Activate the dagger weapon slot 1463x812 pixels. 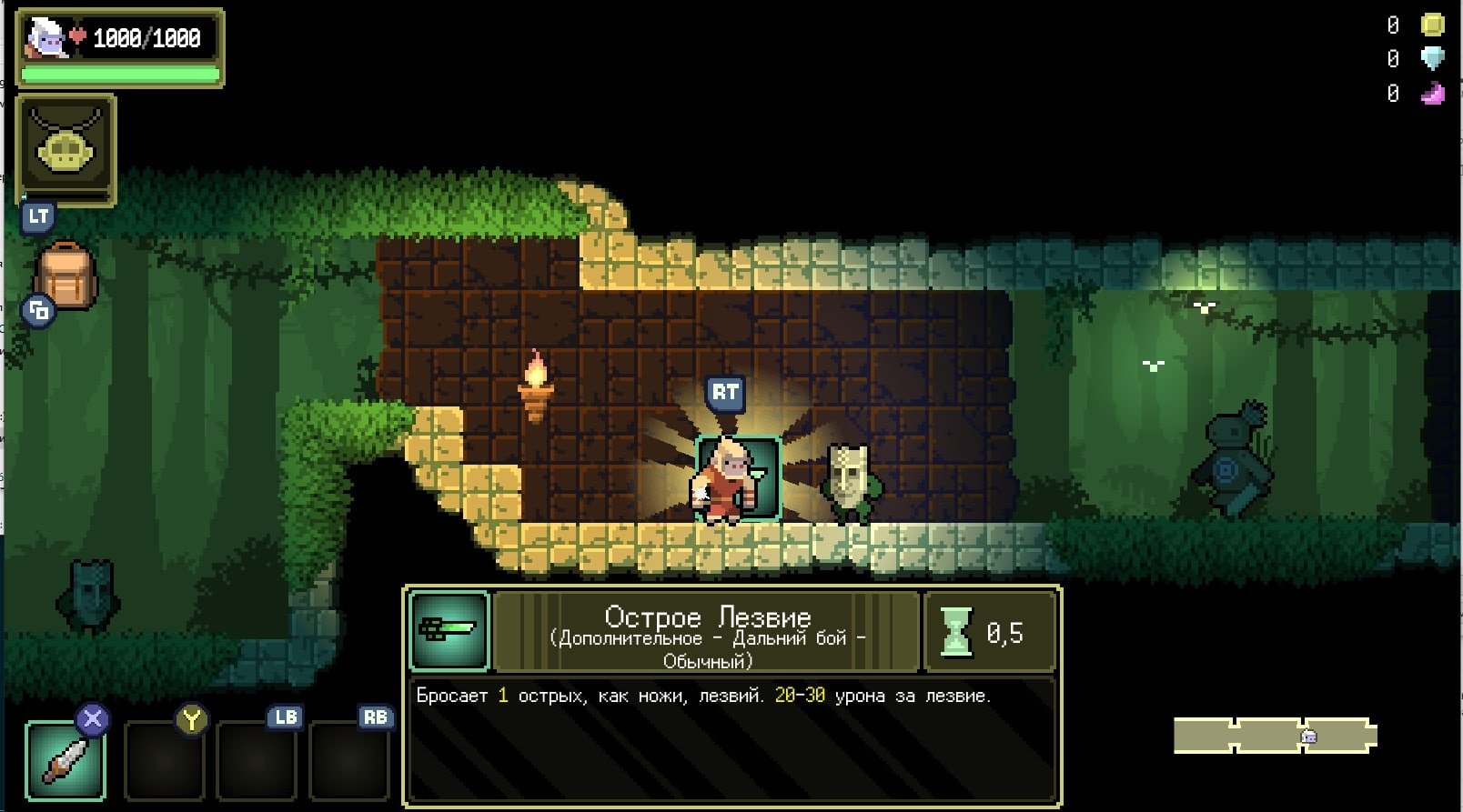click(x=66, y=760)
